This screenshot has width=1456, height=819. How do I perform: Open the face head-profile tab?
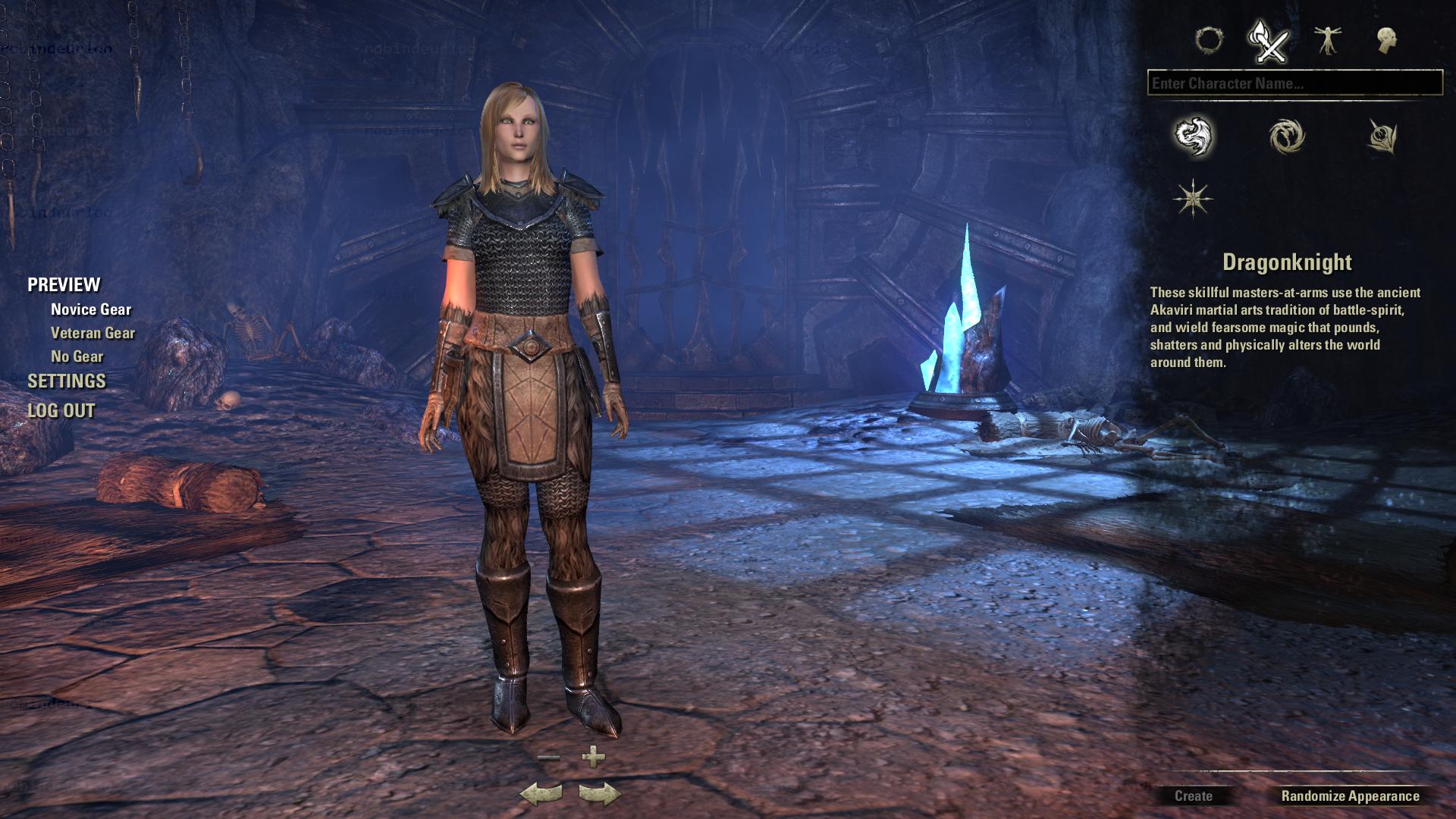click(1387, 40)
